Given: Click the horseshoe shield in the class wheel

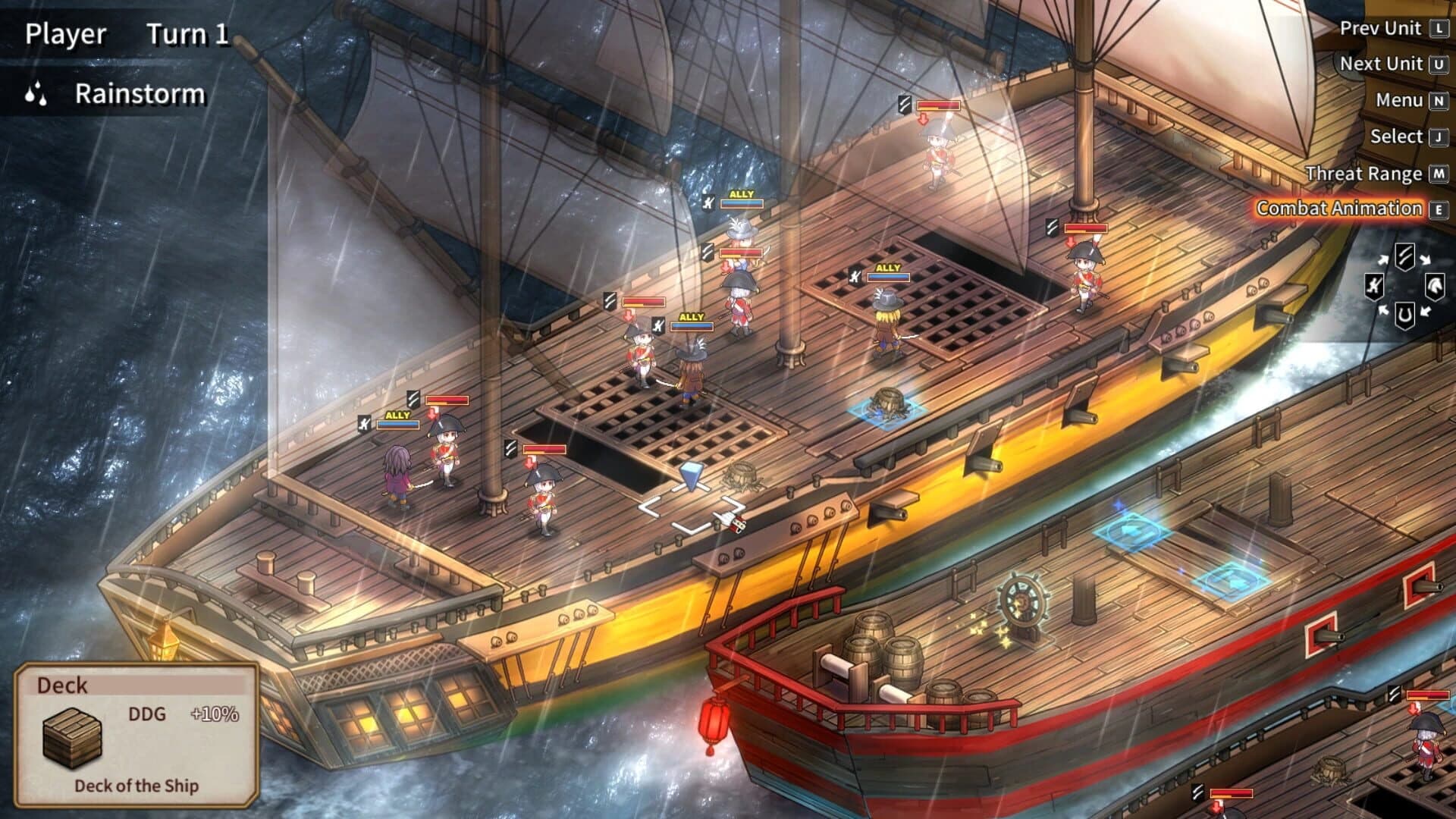Looking at the screenshot, I should click(x=1404, y=315).
